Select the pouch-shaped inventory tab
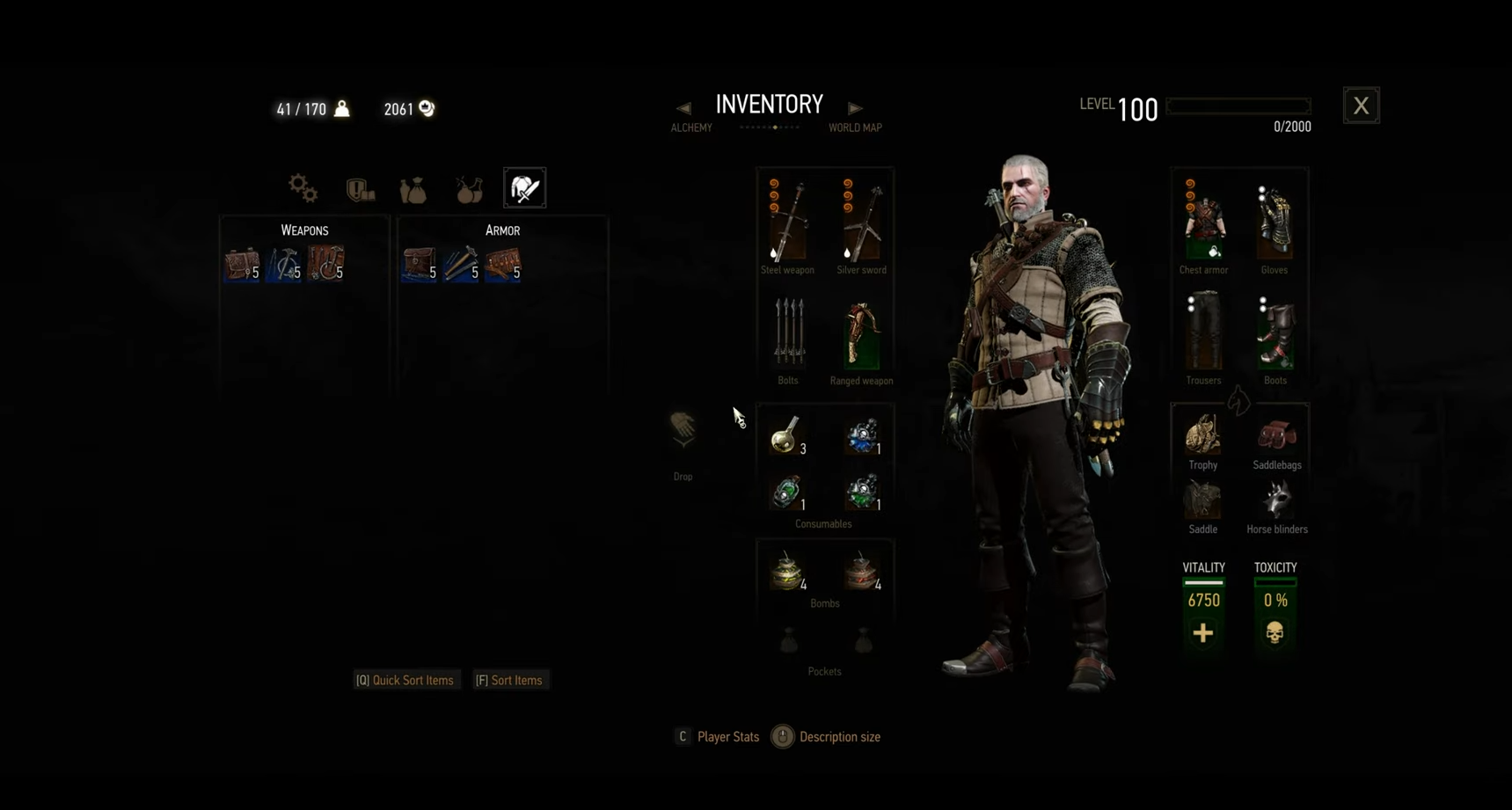1512x810 pixels. point(413,189)
